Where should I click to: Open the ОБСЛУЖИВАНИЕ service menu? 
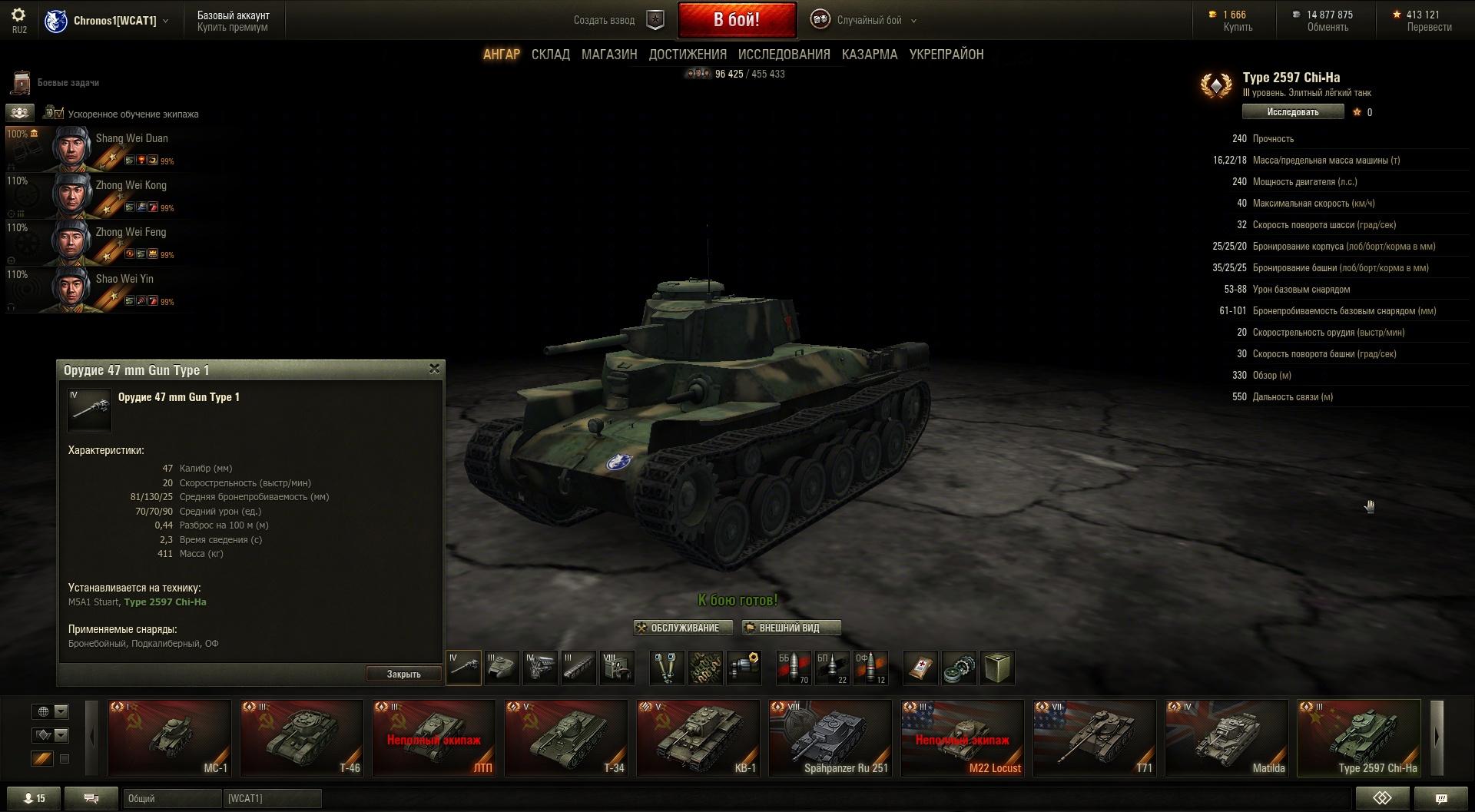[x=678, y=628]
